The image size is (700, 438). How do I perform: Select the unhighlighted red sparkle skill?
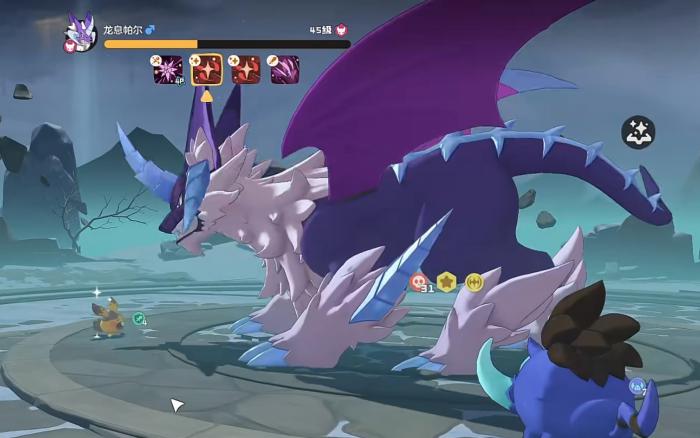coord(246,69)
